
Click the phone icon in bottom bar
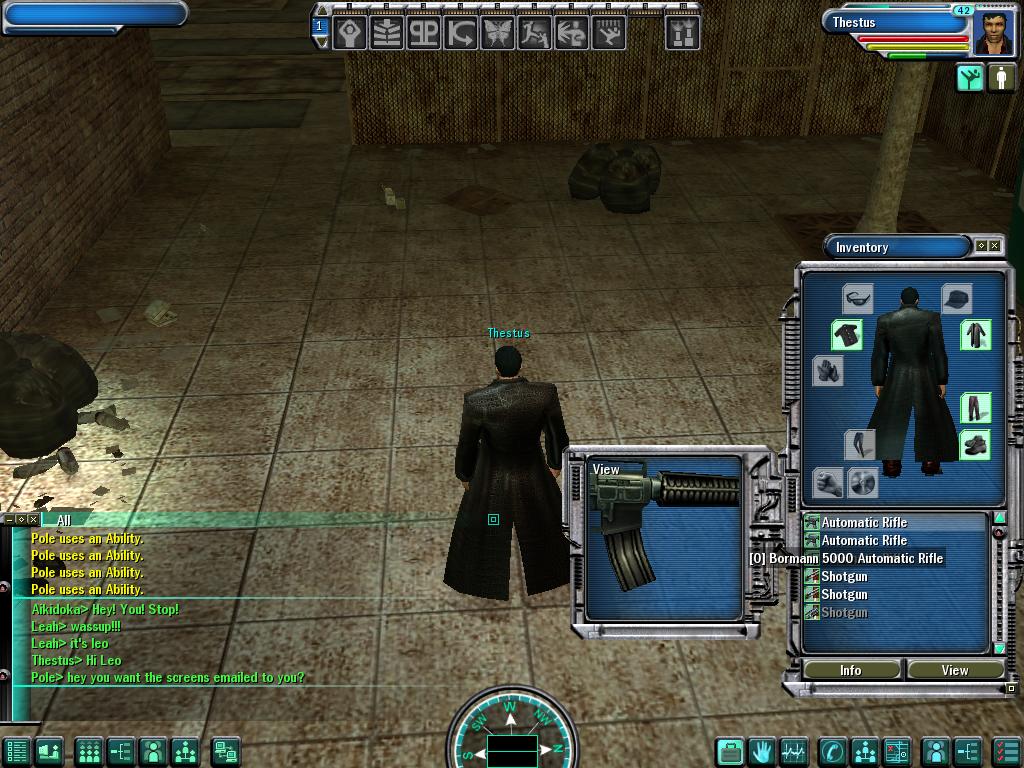pos(832,750)
